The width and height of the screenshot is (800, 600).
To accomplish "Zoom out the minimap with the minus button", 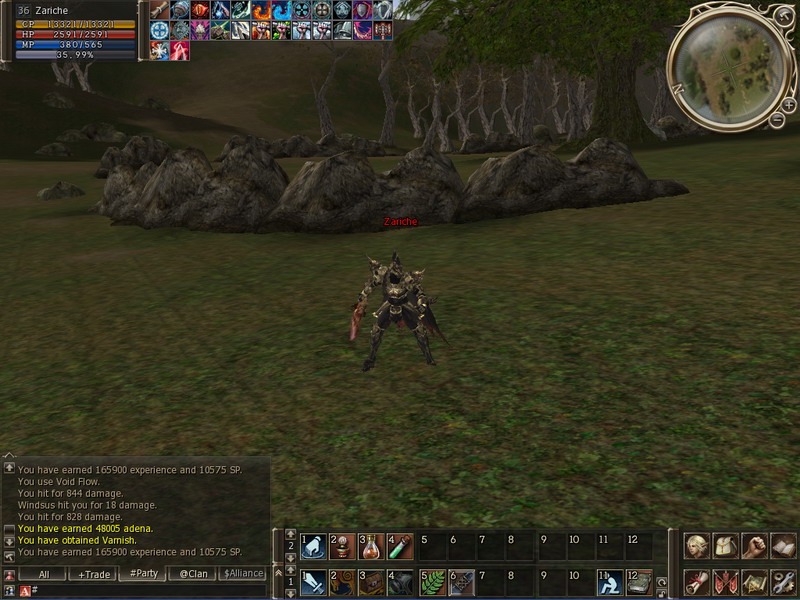I will (777, 120).
